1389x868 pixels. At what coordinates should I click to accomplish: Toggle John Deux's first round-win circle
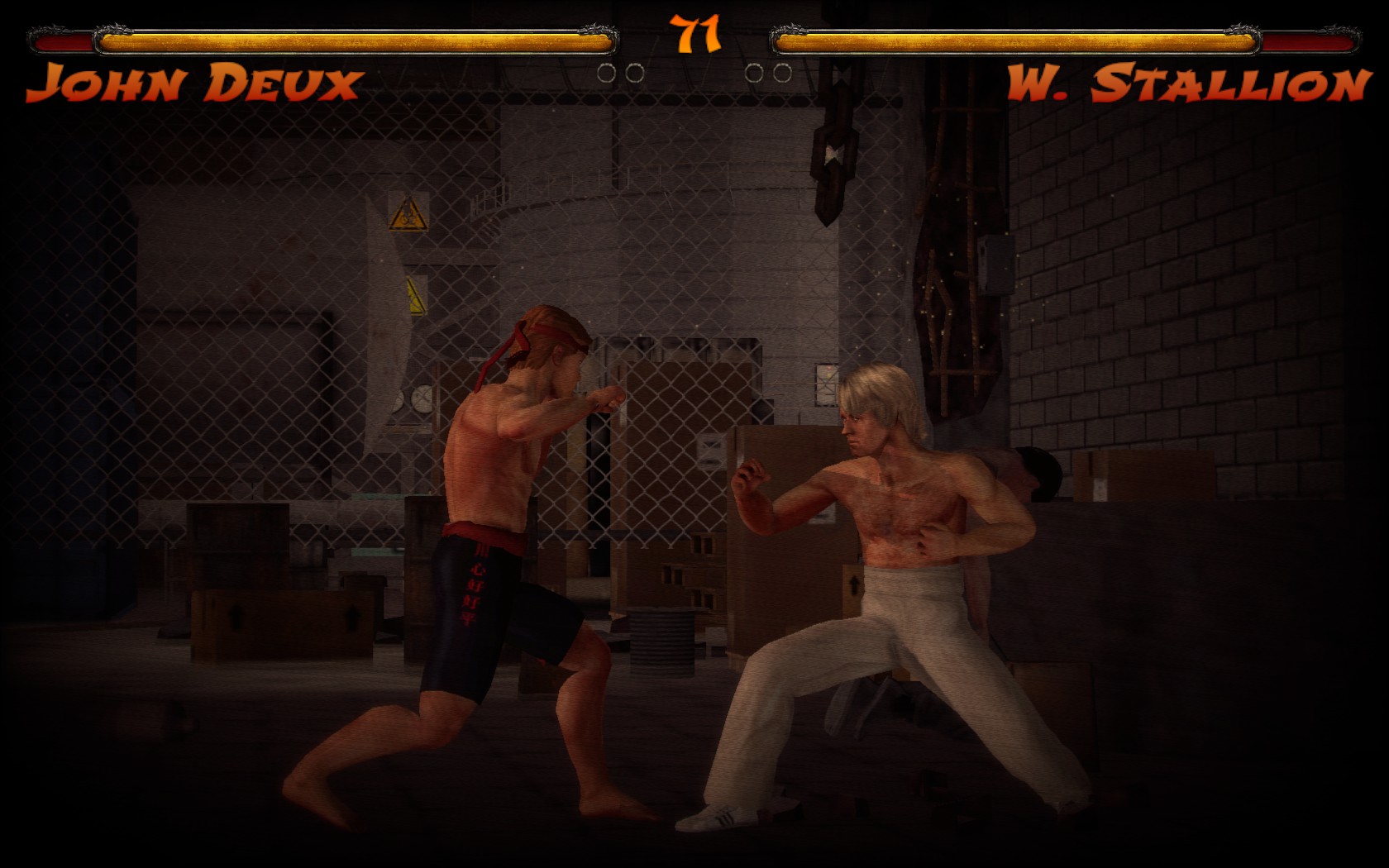(605, 73)
